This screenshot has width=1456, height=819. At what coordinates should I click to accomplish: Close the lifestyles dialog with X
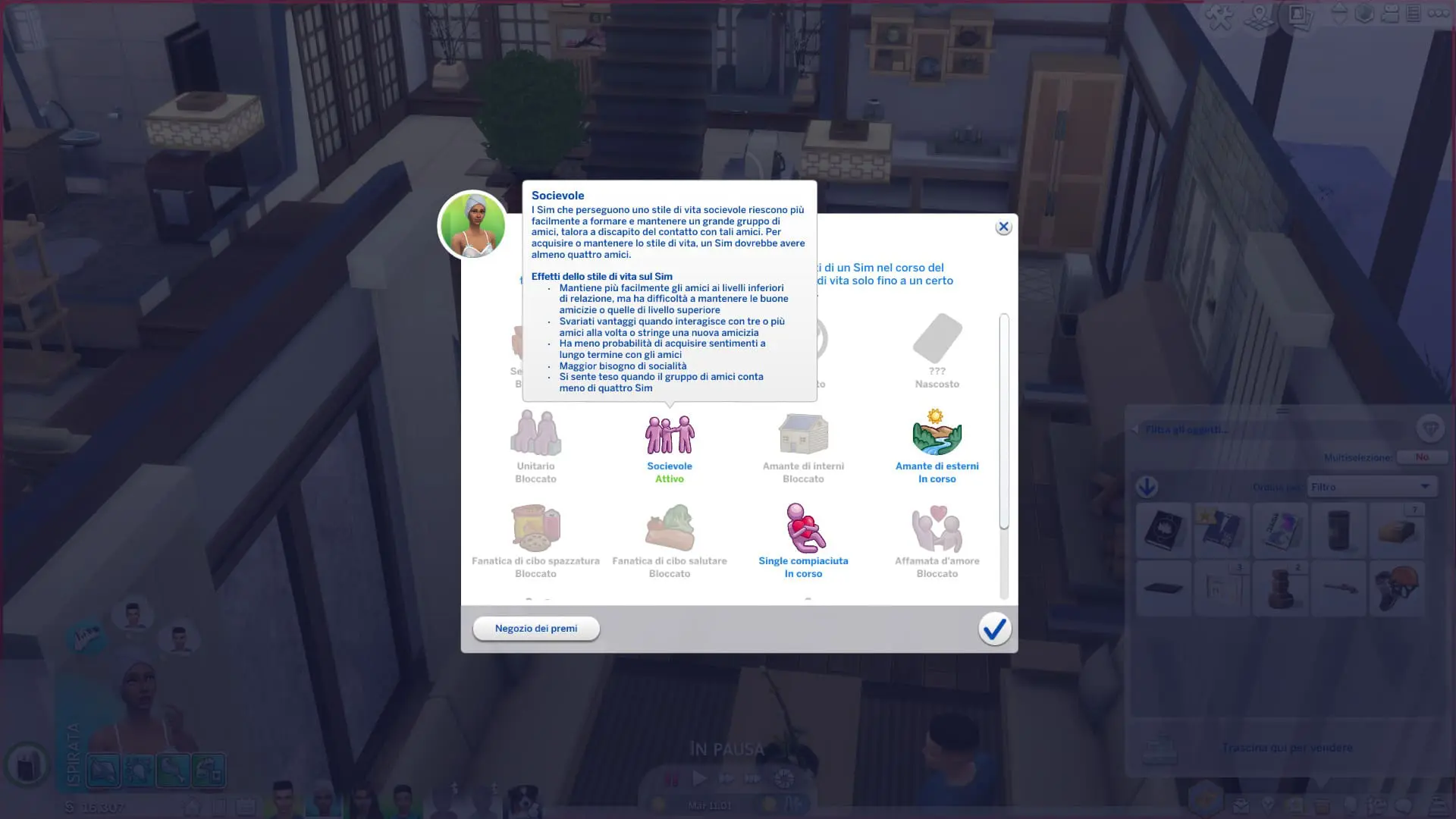click(x=1003, y=227)
